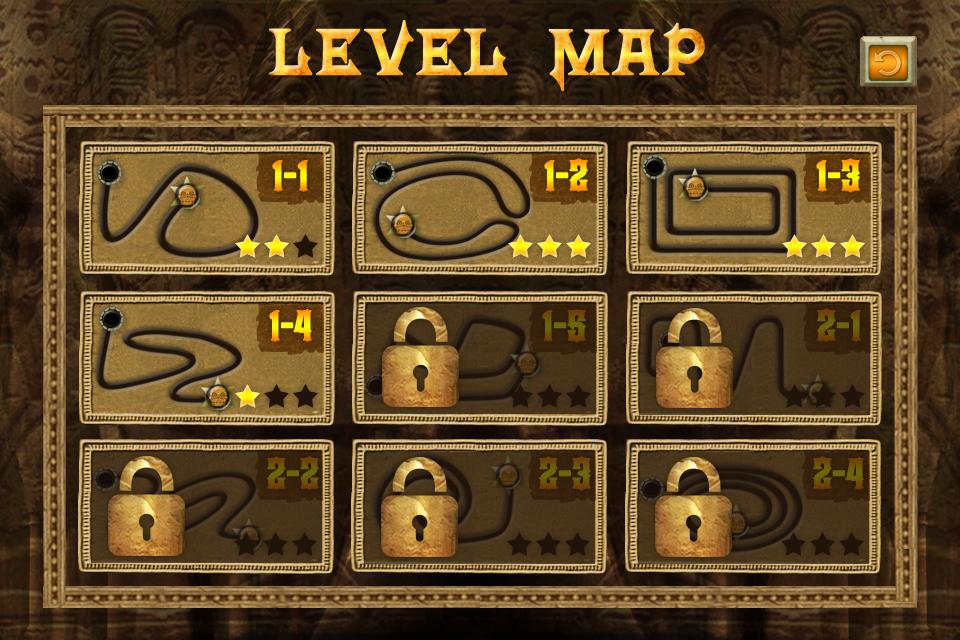Select locked level 2-1
The image size is (960, 640).
[753, 357]
